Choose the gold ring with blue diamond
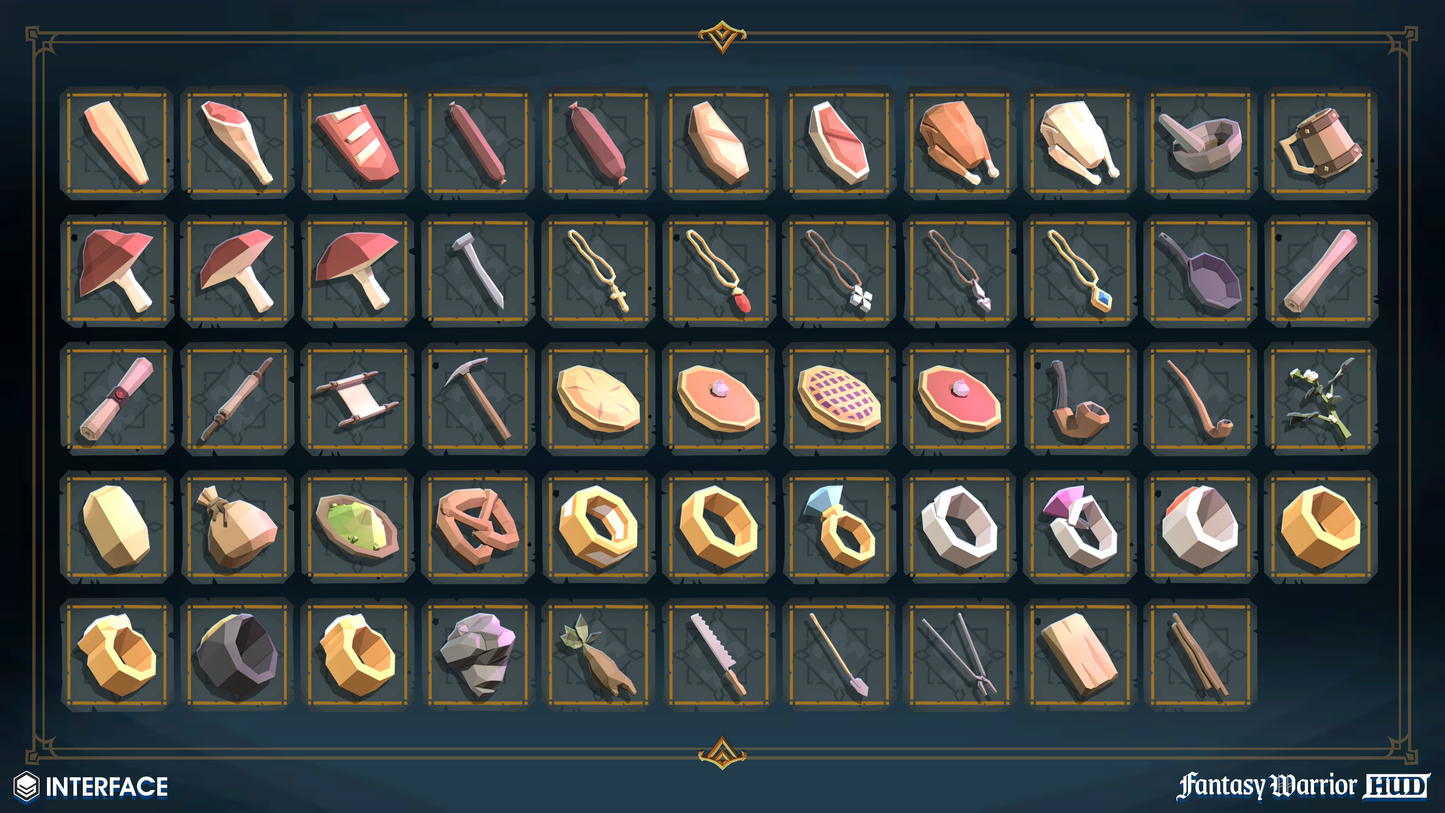This screenshot has width=1445, height=813. point(838,526)
